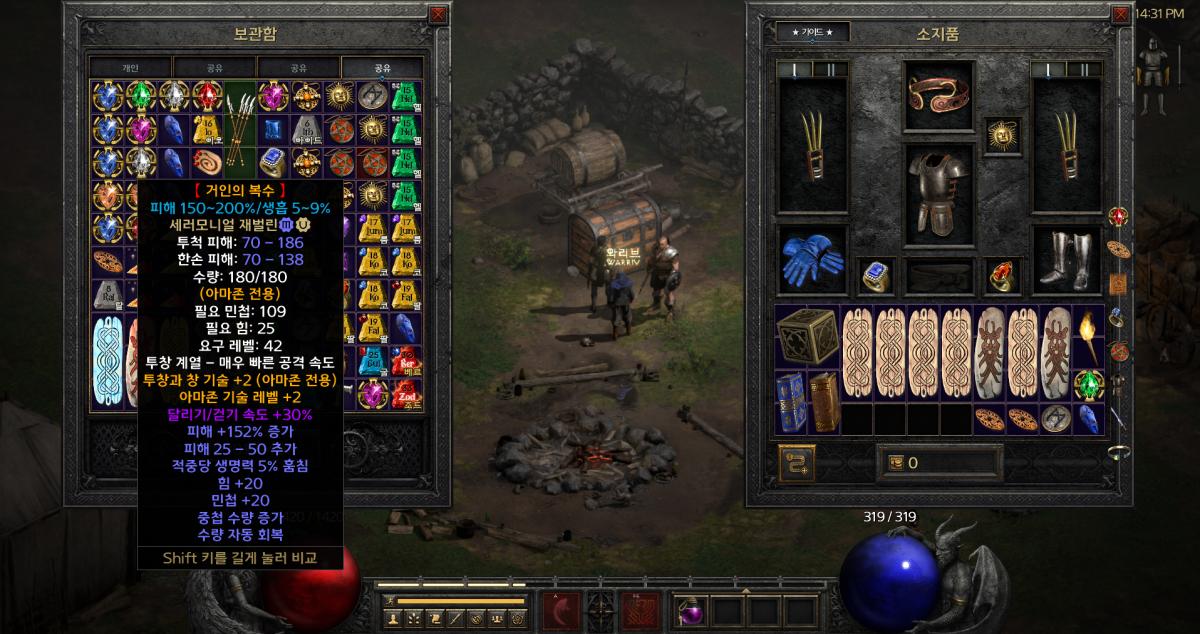Screen dimensions: 1200x634
Task: Select the blue ring in the stash
Action: pyautogui.click(x=273, y=160)
